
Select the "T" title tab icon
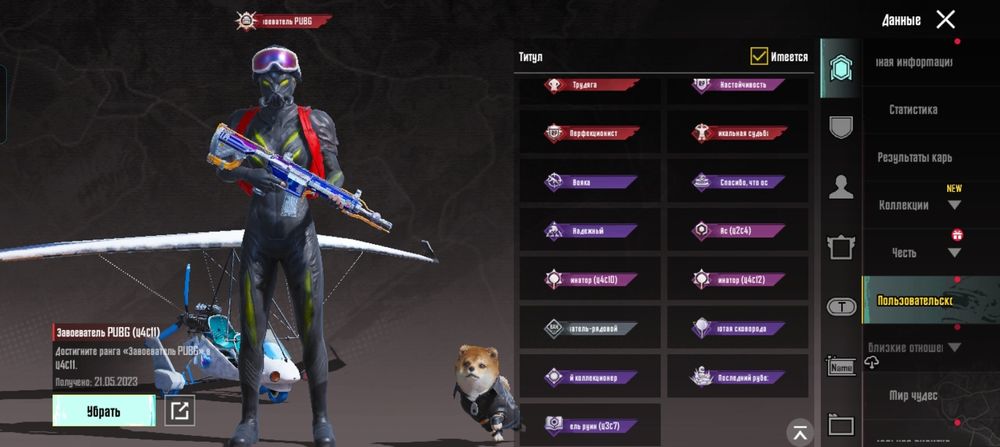pyautogui.click(x=841, y=307)
